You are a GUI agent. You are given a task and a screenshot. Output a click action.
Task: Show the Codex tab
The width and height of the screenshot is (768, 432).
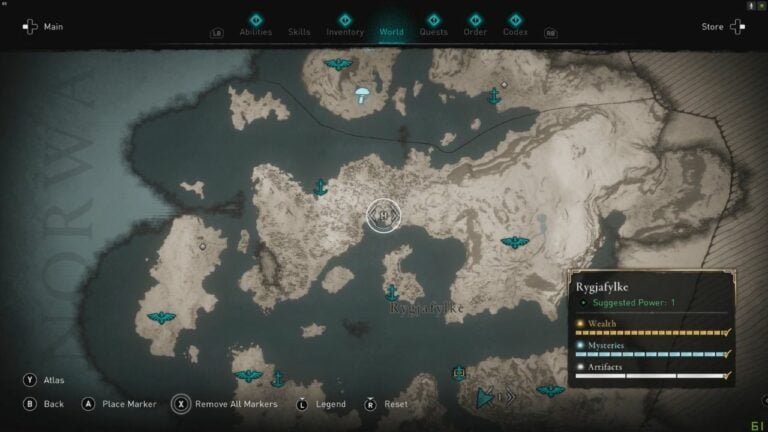pyautogui.click(x=515, y=32)
